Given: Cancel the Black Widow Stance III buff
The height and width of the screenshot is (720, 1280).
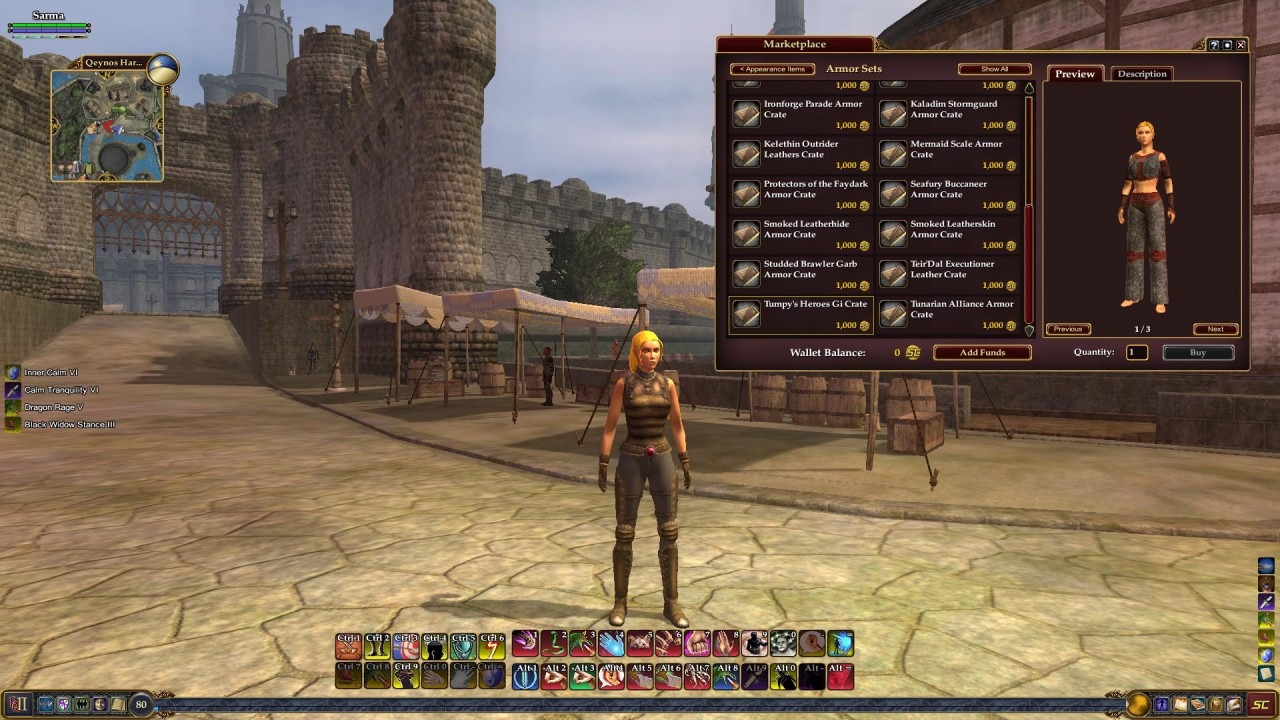Looking at the screenshot, I should [x=11, y=424].
